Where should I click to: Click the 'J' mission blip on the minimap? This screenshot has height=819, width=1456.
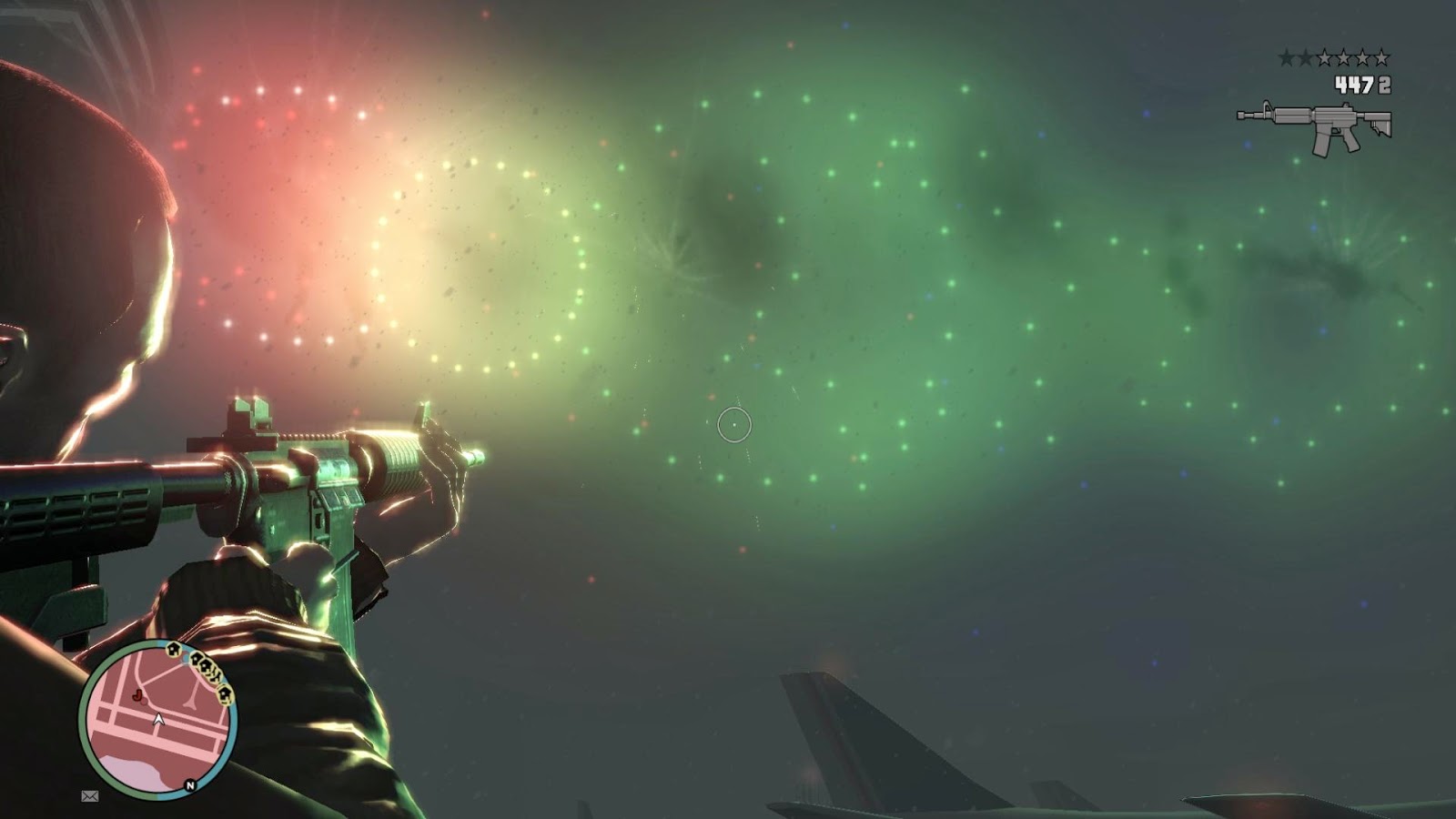138,695
